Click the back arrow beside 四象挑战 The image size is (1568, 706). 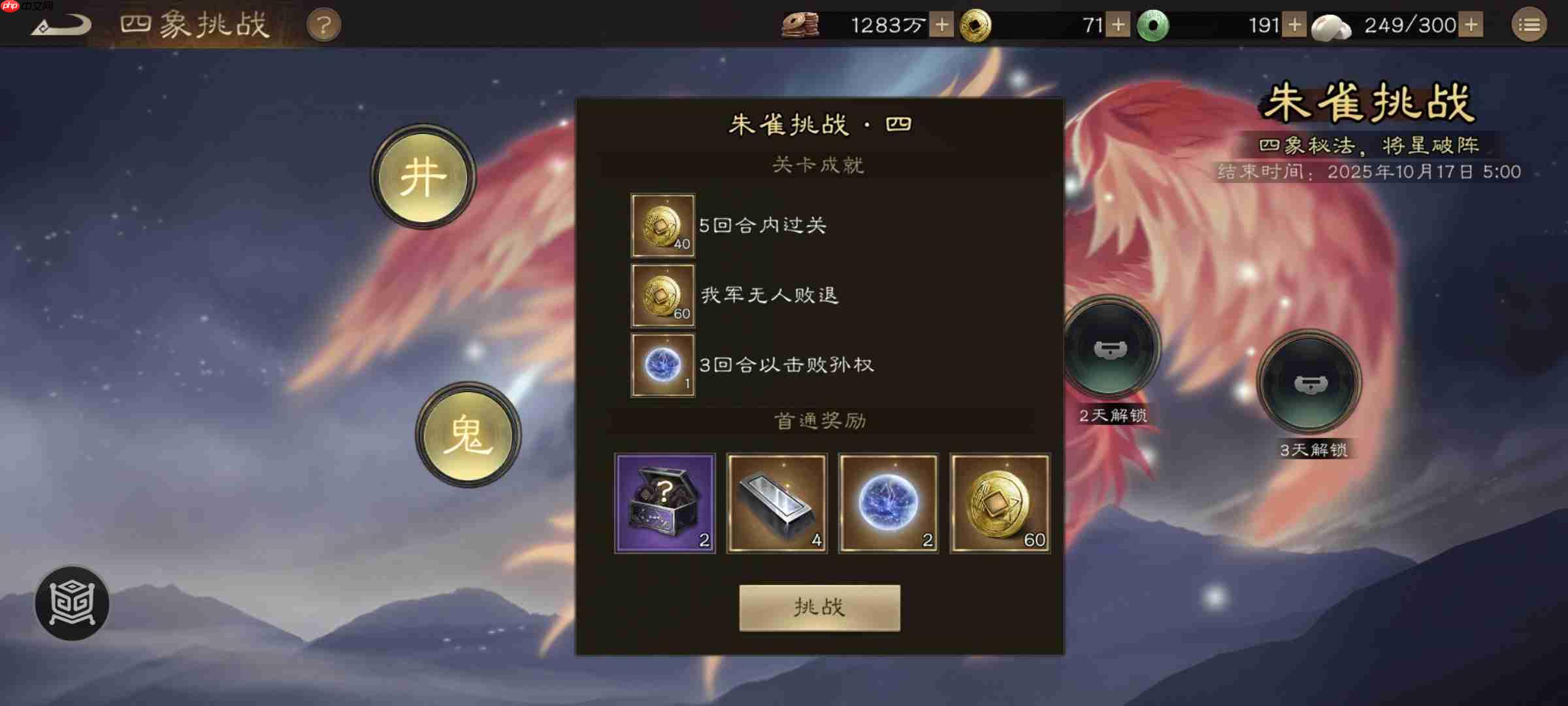coord(59,24)
